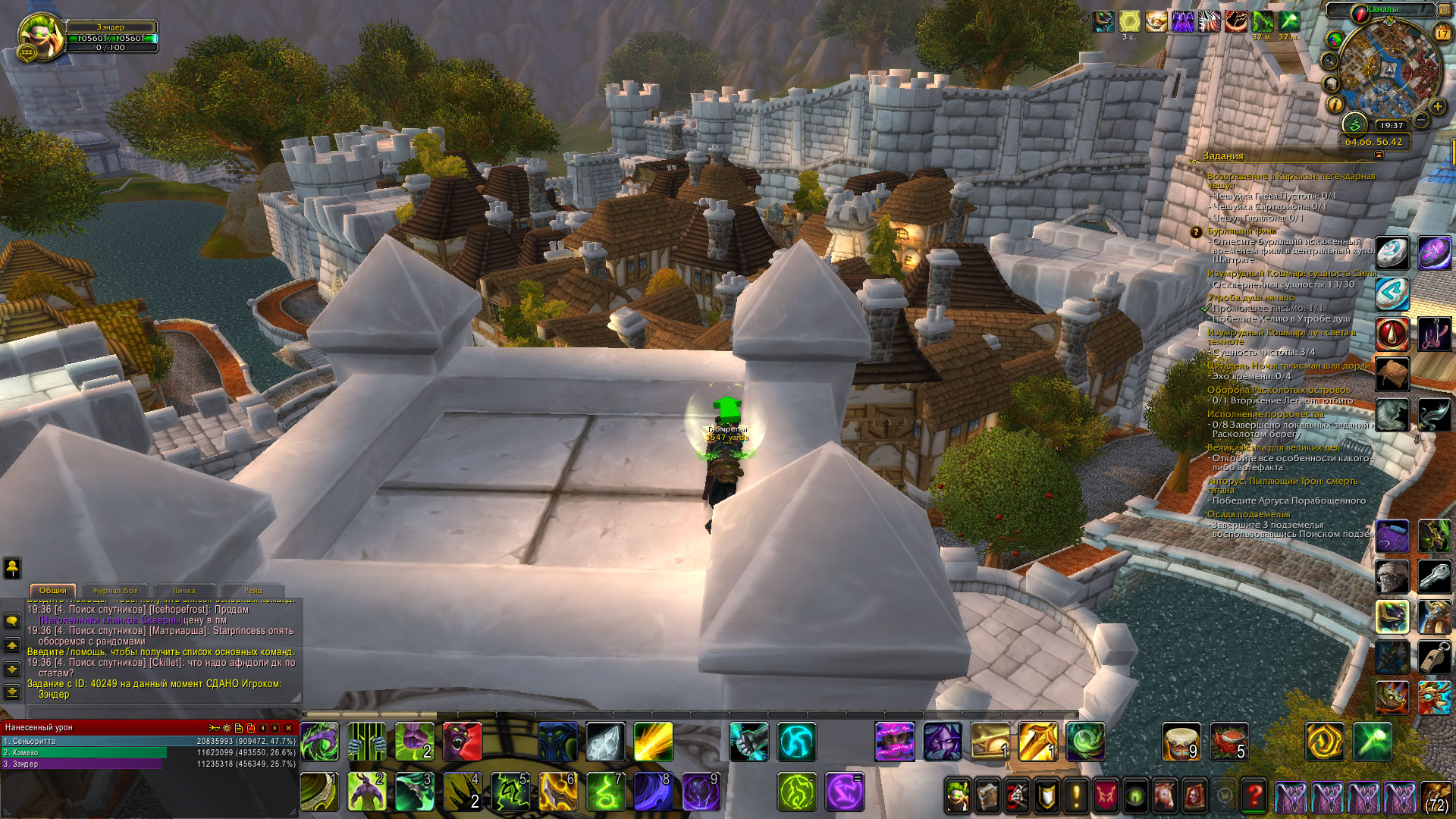The height and width of the screenshot is (819, 1456).
Task: Switch to the Журнал боя chat tab
Action: 115,591
